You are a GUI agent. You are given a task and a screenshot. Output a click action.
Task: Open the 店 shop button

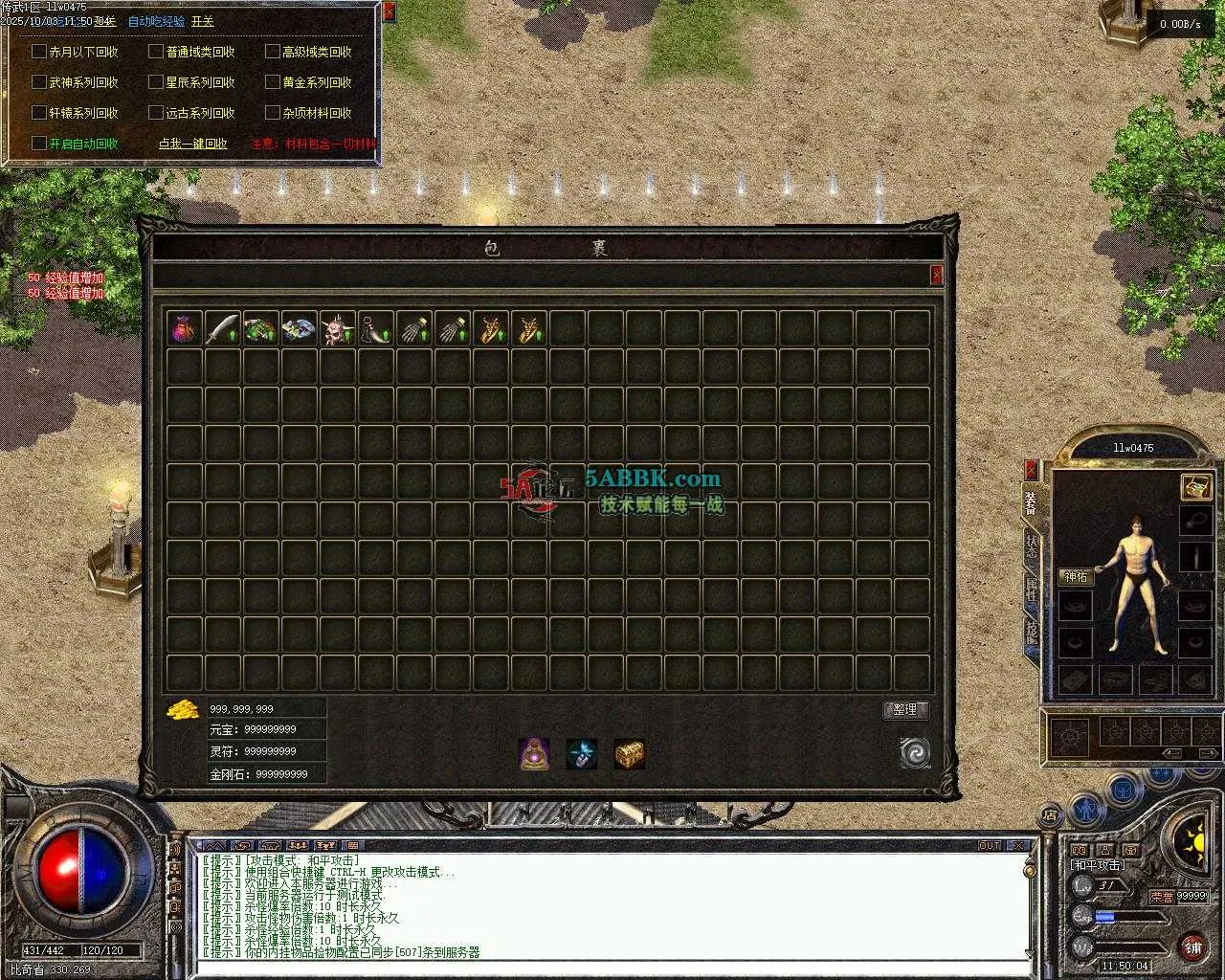(1050, 815)
